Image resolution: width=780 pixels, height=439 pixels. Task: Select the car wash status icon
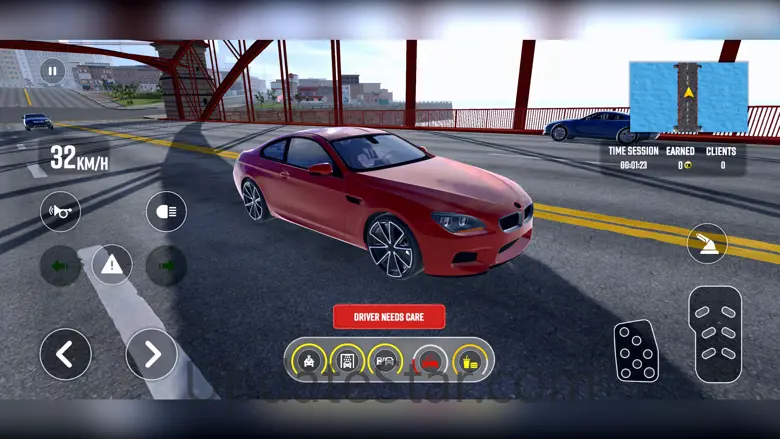point(346,360)
